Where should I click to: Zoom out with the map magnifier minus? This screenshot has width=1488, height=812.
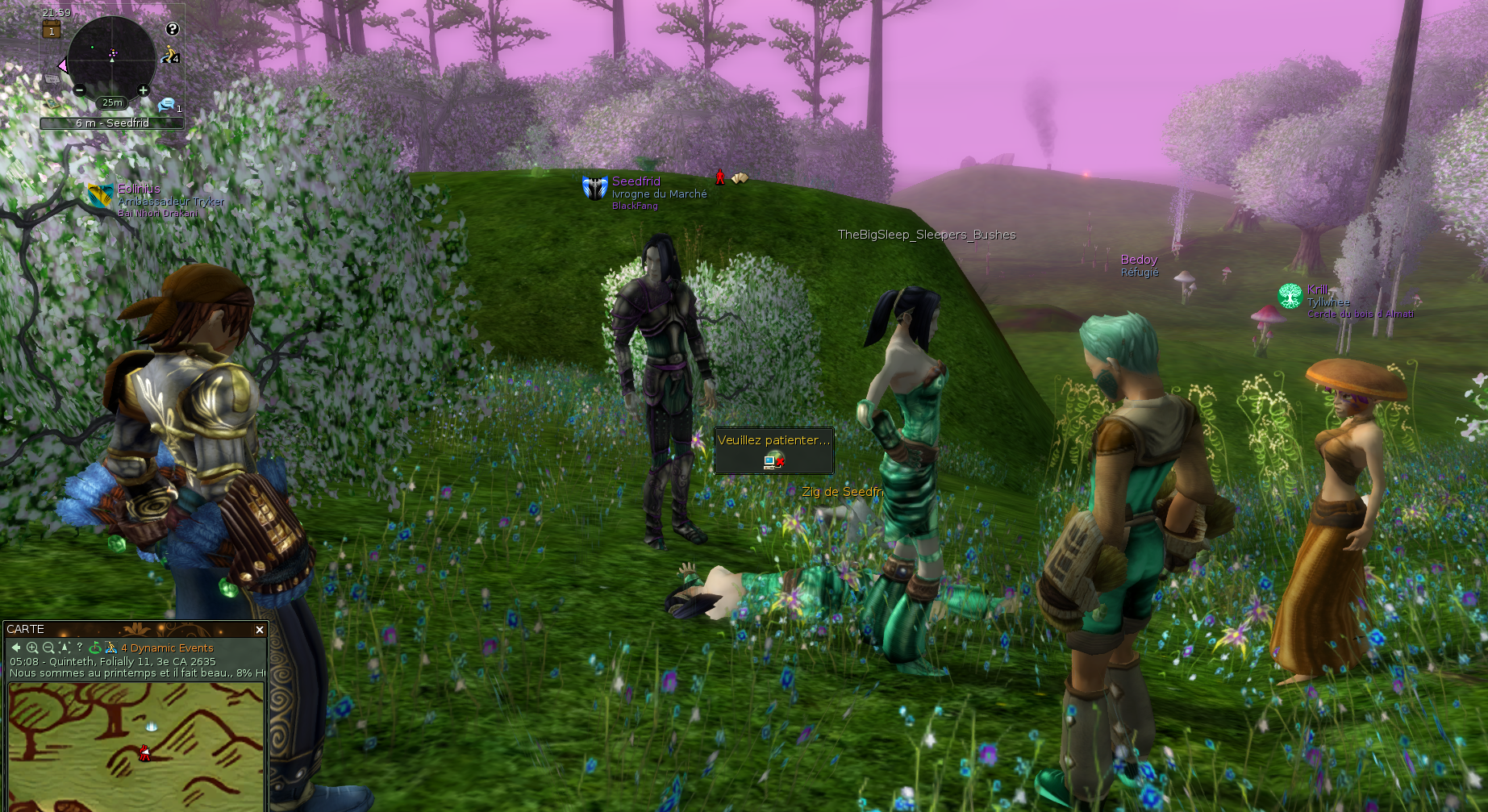(x=48, y=648)
